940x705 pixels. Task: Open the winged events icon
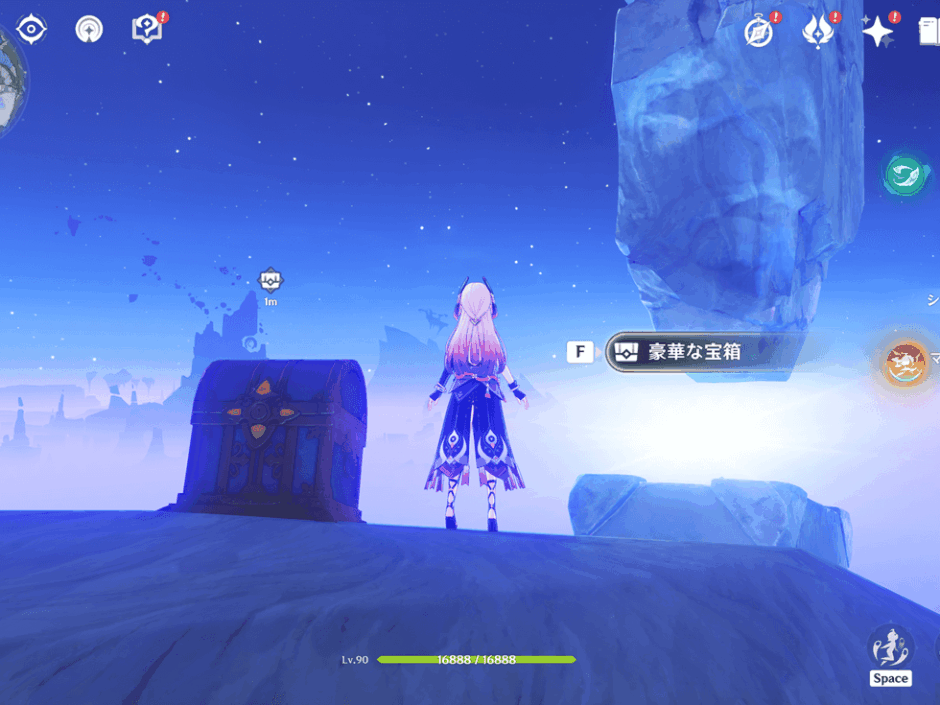pyautogui.click(x=818, y=32)
